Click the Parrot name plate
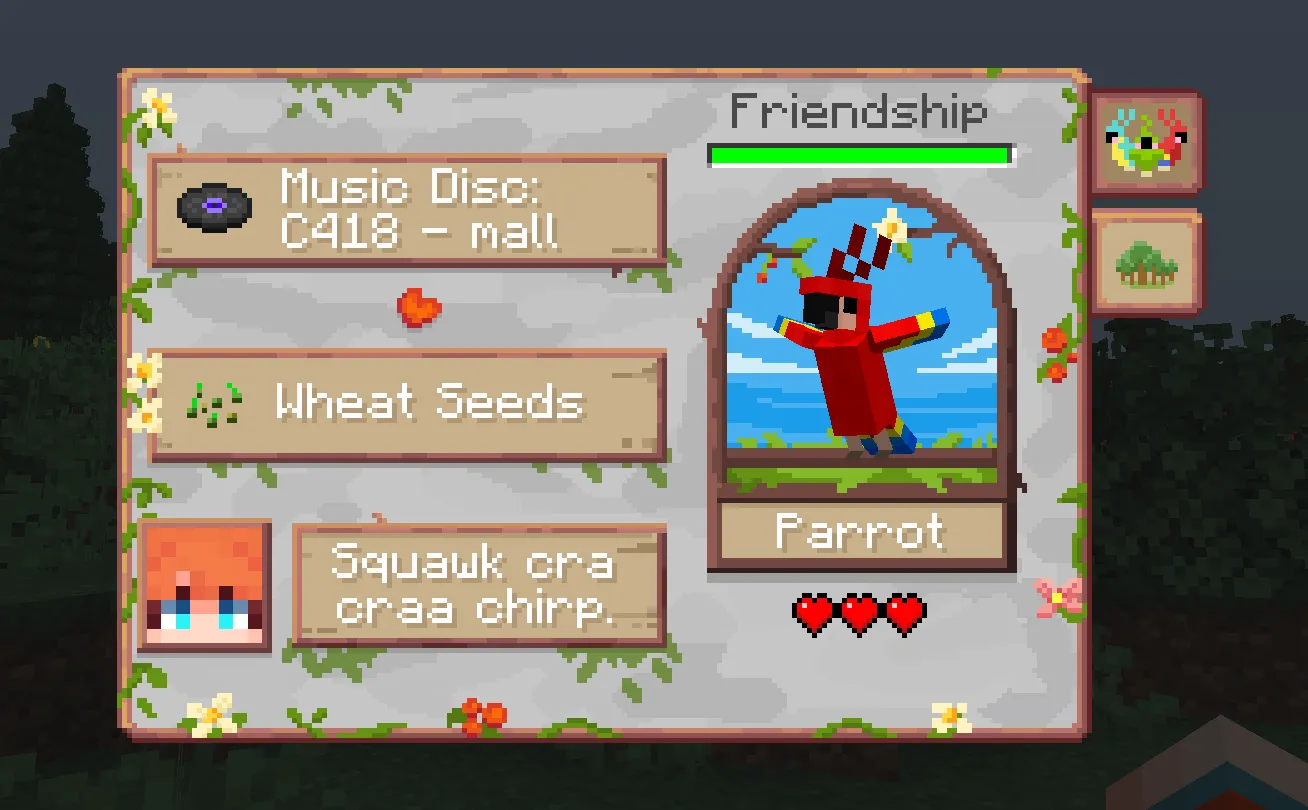The width and height of the screenshot is (1308, 810). point(858,533)
